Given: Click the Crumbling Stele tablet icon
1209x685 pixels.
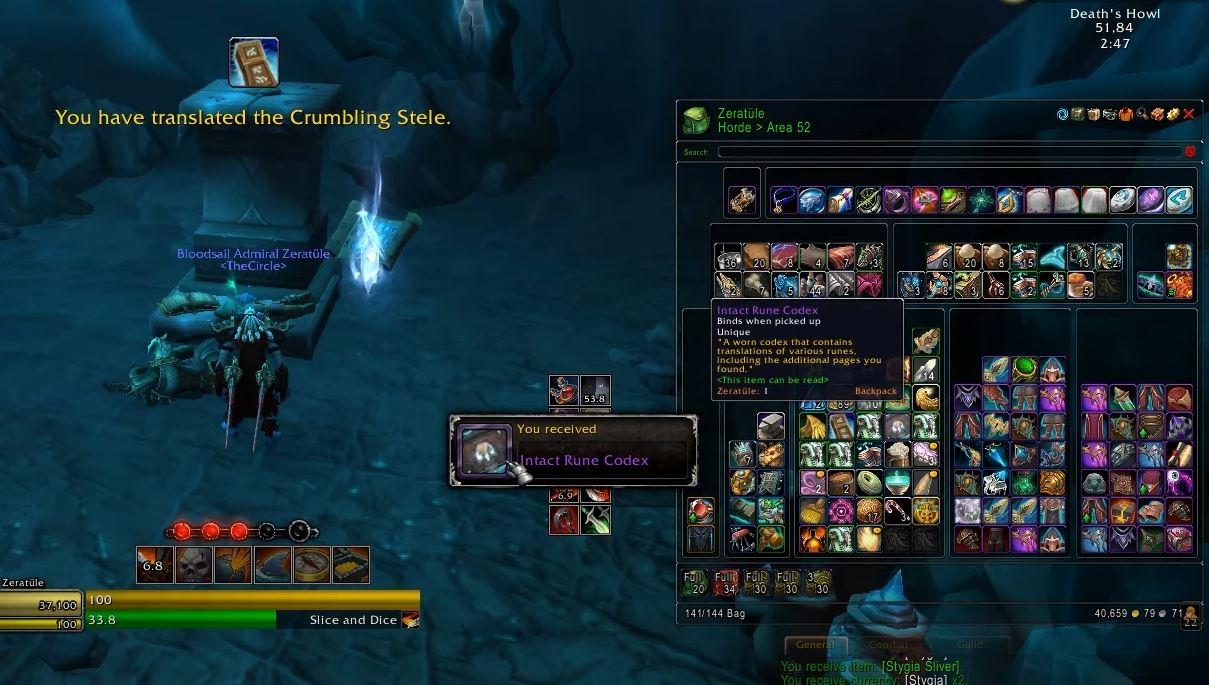Looking at the screenshot, I should coord(254,62).
